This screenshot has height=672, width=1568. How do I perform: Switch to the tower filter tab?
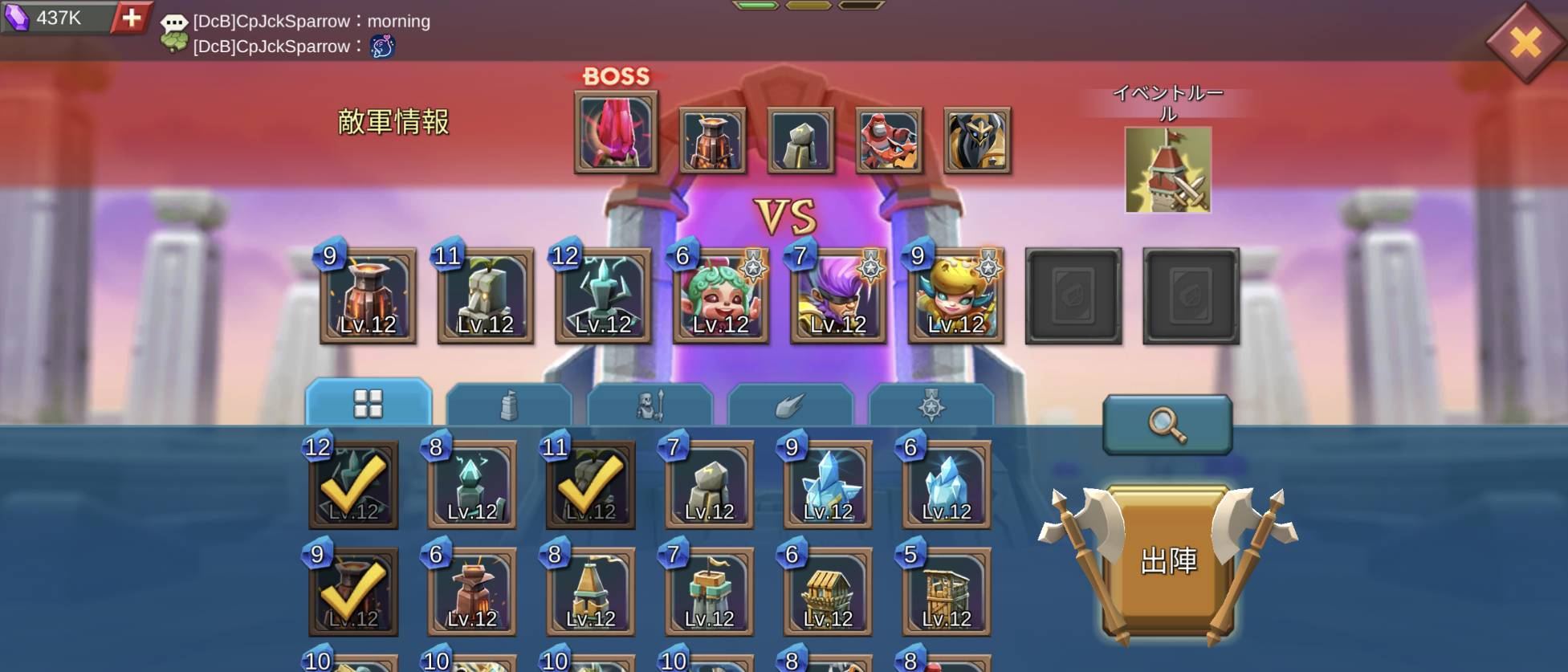(508, 405)
